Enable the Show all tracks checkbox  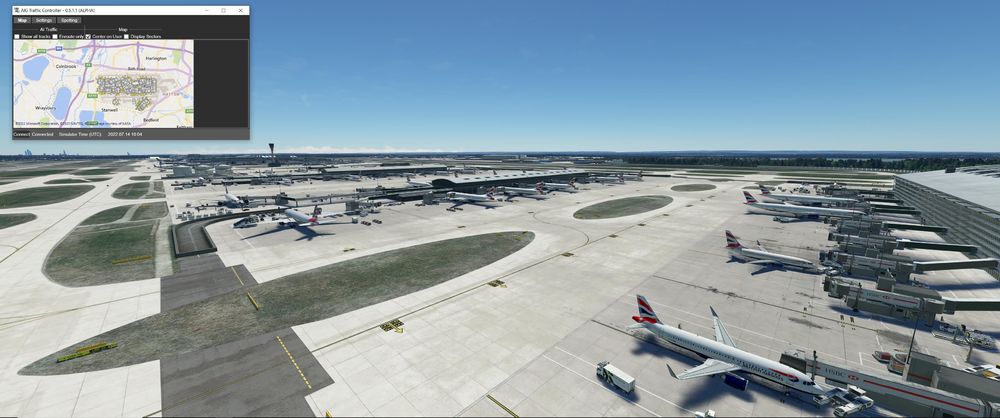click(17, 36)
